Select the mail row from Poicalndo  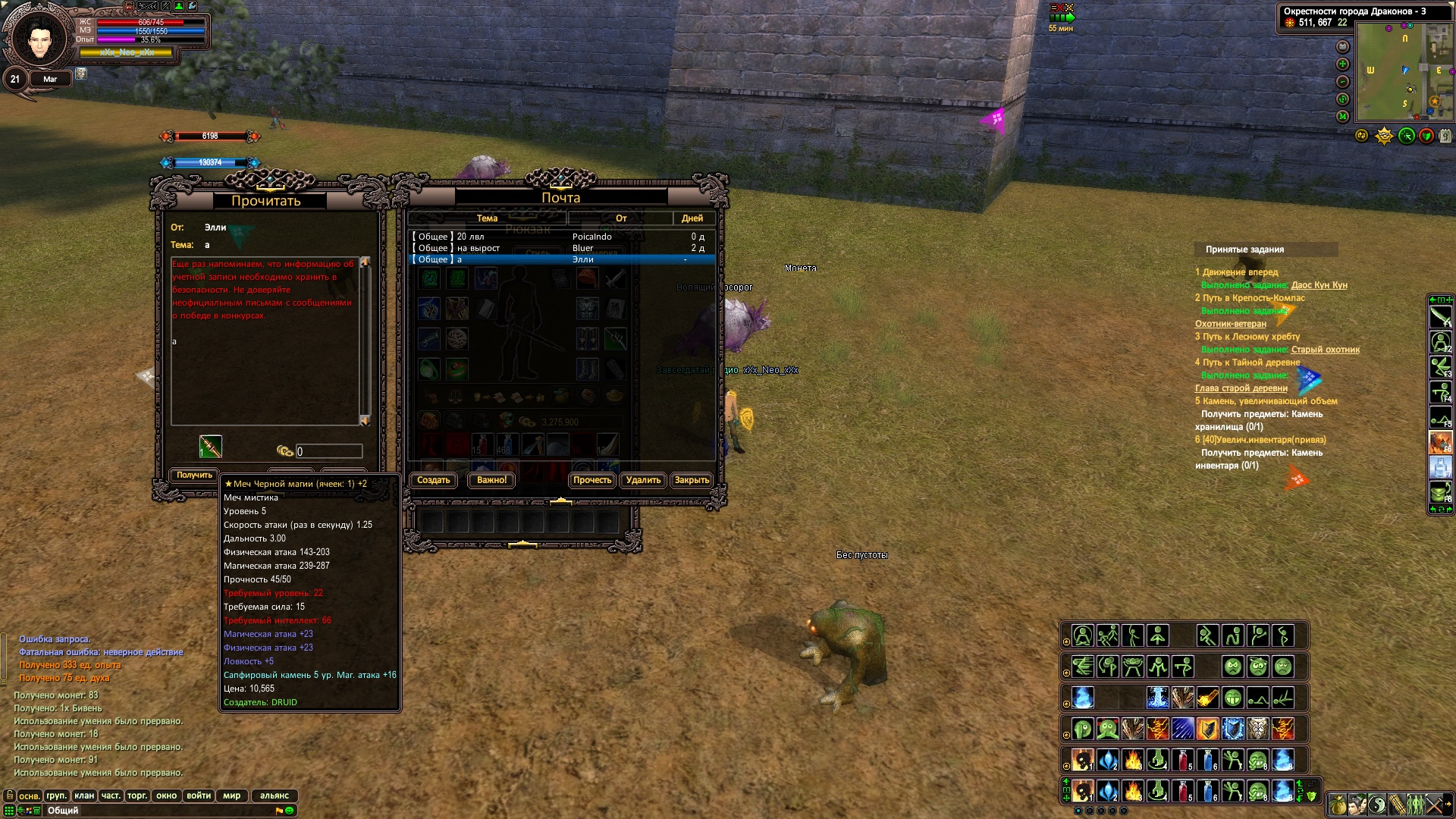(561, 237)
